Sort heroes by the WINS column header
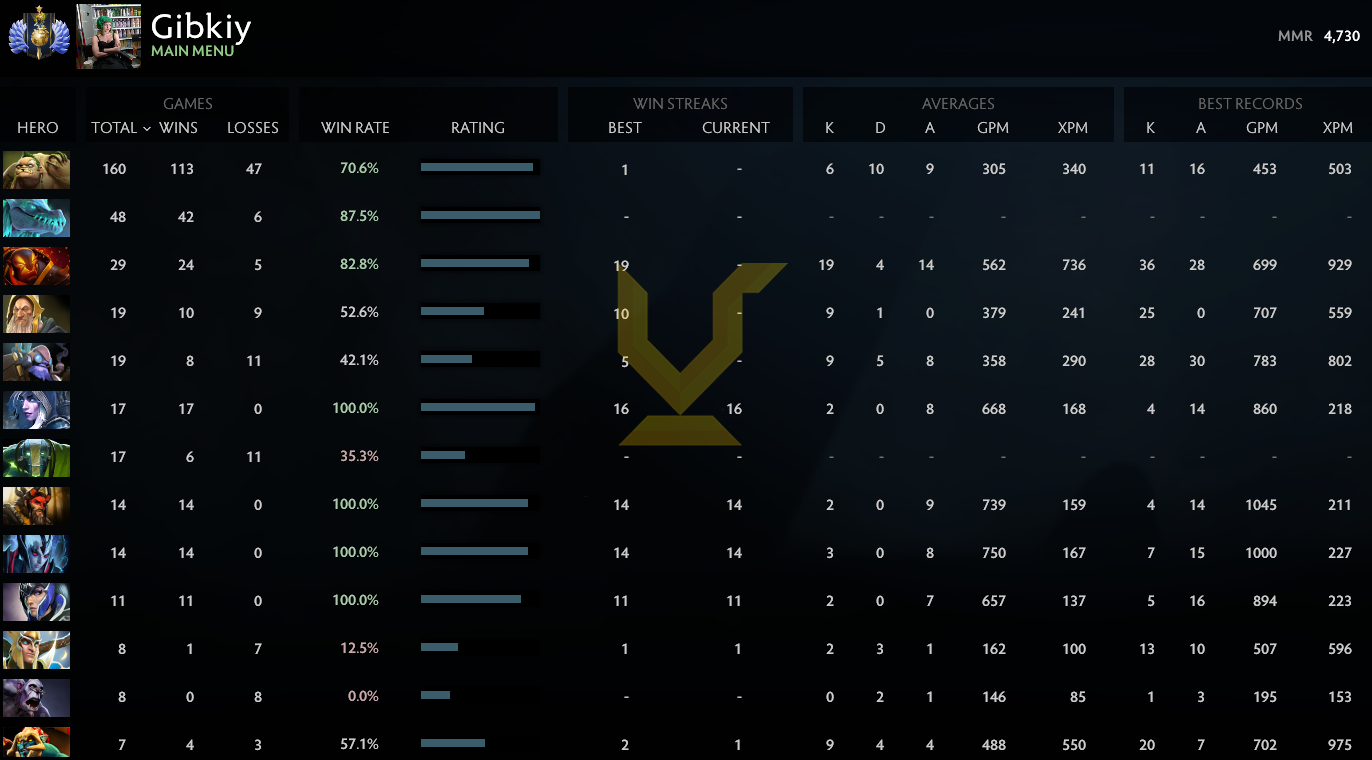Screen dimensions: 1372x760 pos(178,128)
